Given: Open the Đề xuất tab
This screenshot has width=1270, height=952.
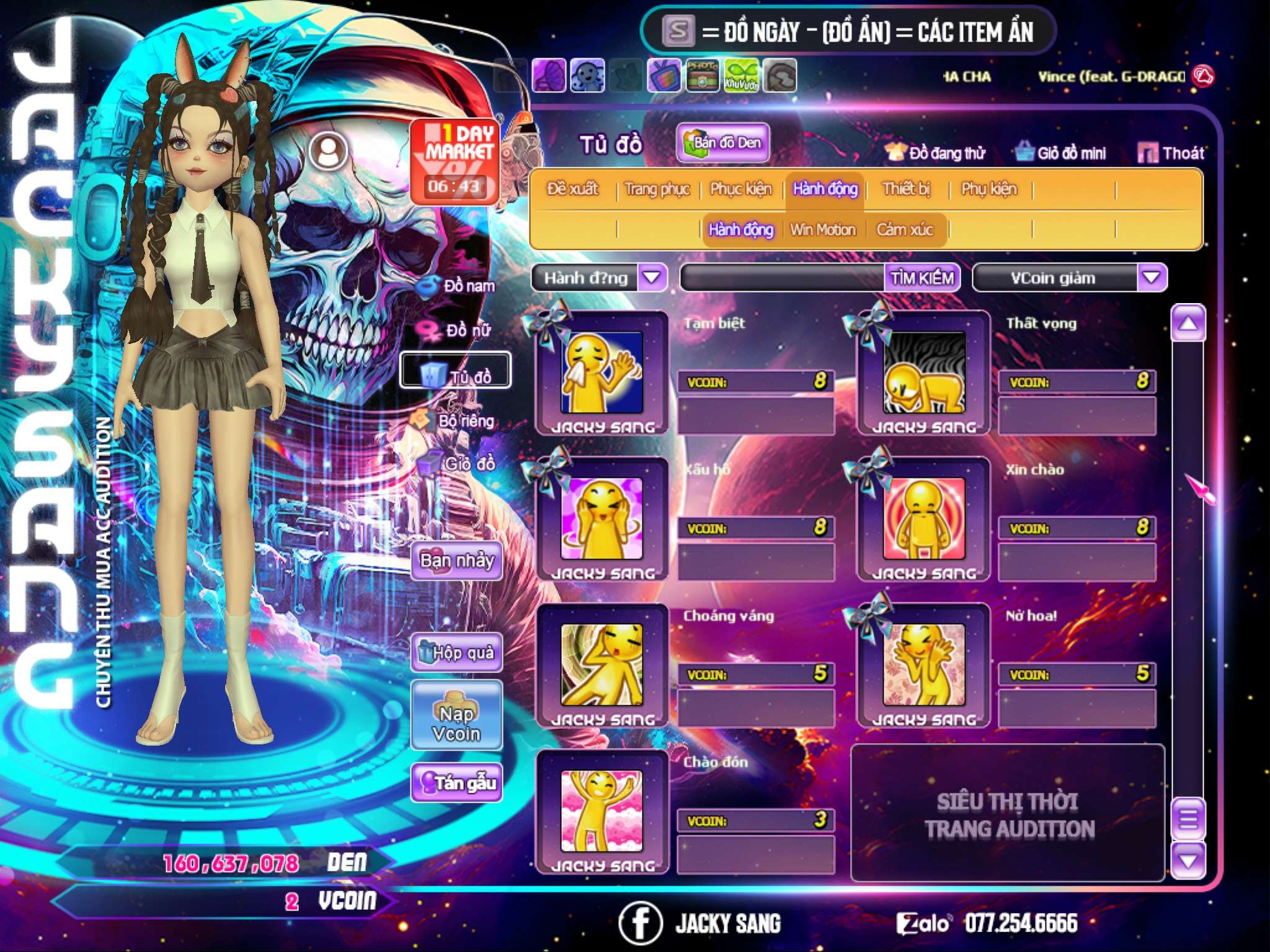Looking at the screenshot, I should click(572, 189).
